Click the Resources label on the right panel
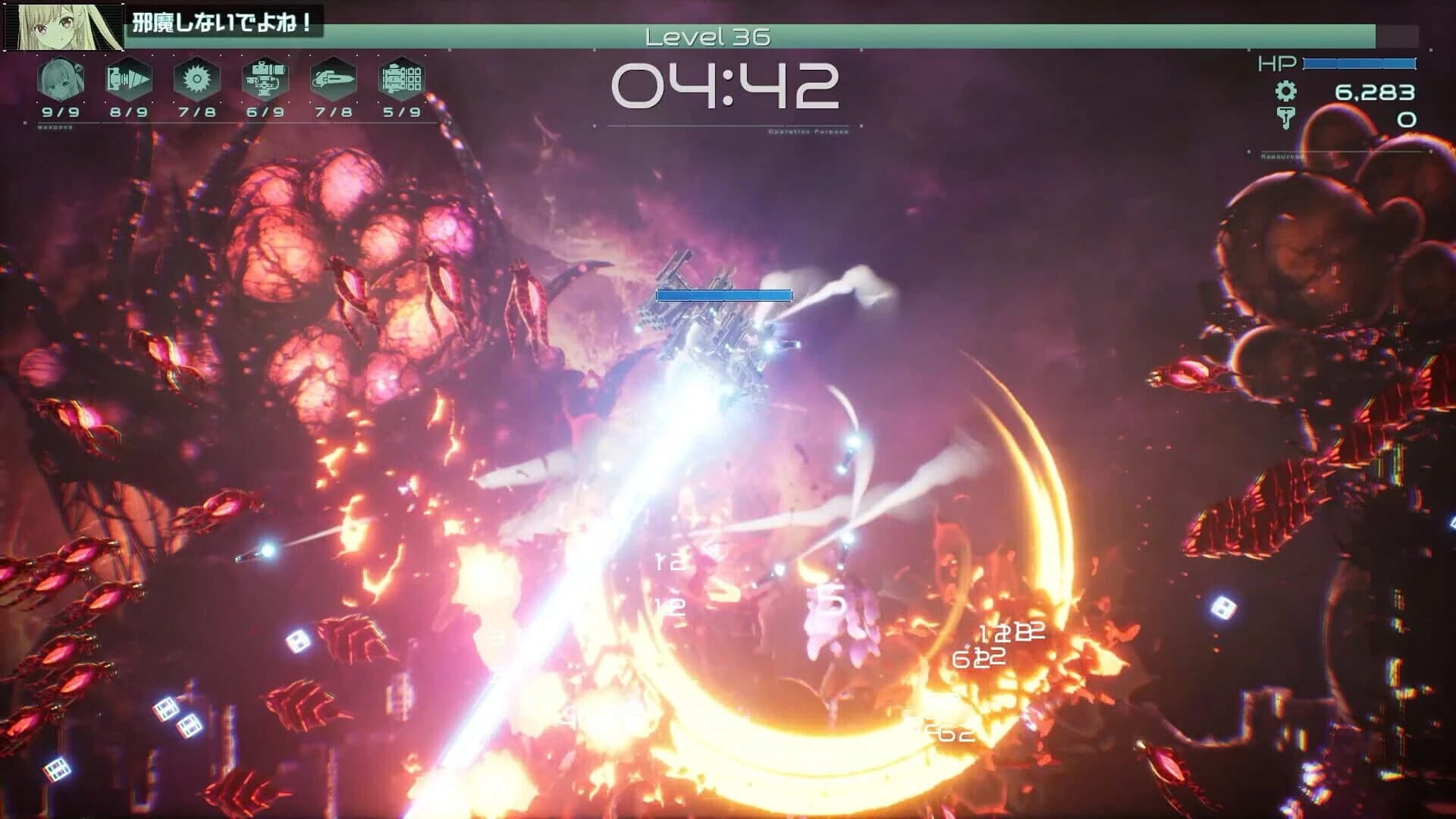1456x819 pixels. [1282, 156]
